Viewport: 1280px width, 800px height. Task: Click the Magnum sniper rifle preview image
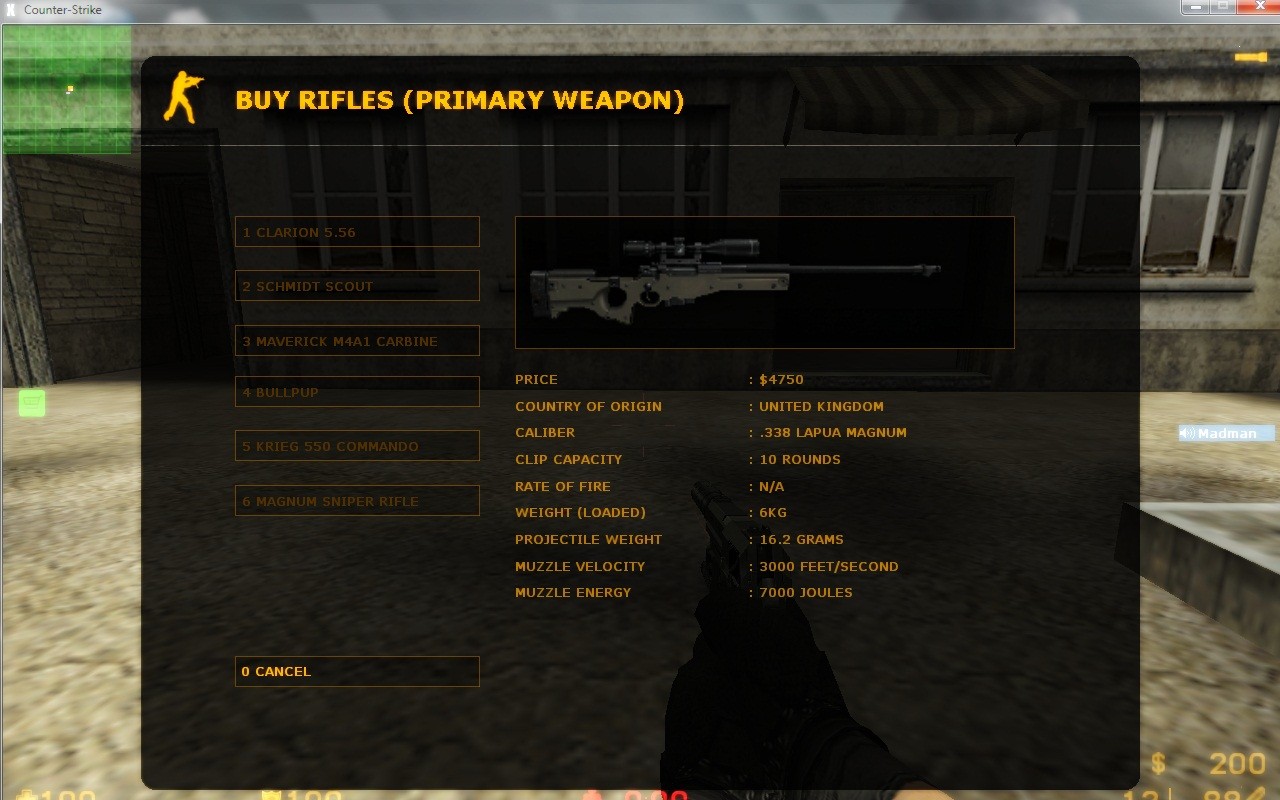764,281
